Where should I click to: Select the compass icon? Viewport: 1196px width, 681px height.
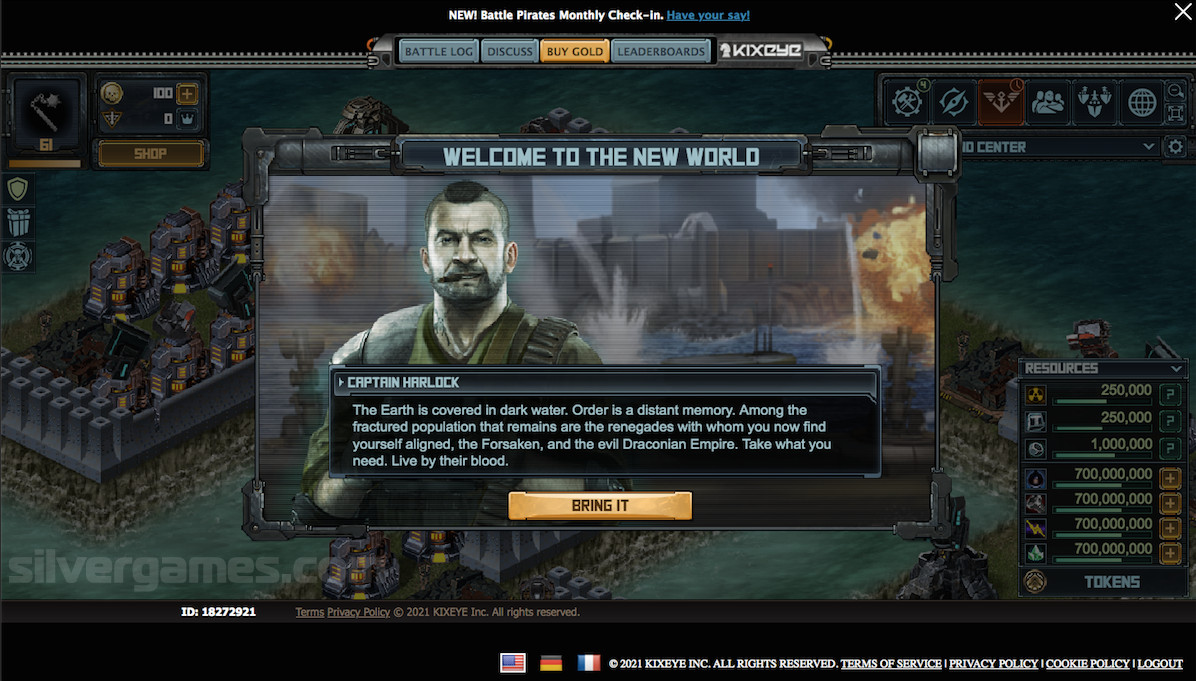coord(954,102)
